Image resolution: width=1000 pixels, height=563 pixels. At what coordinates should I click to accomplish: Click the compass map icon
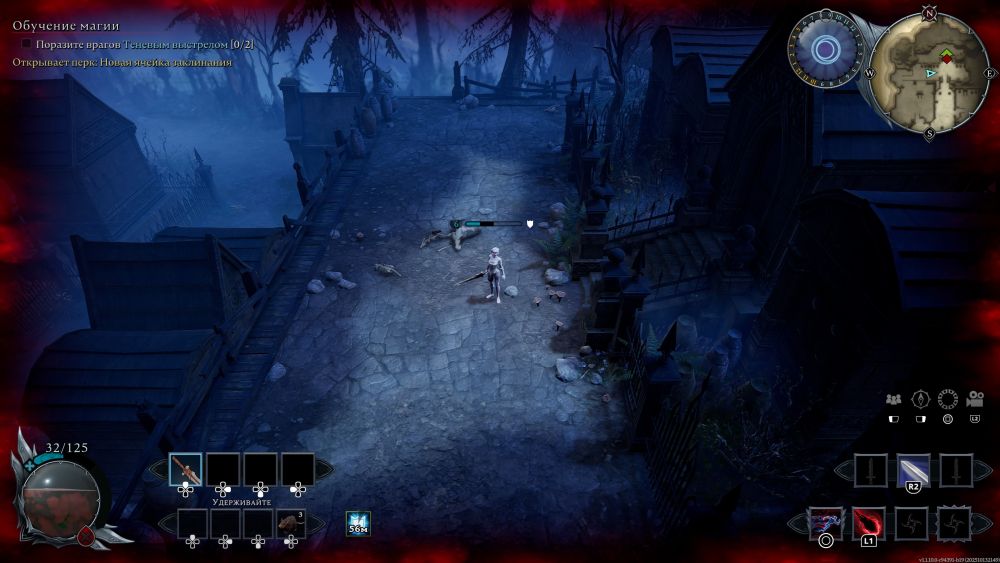click(x=921, y=398)
